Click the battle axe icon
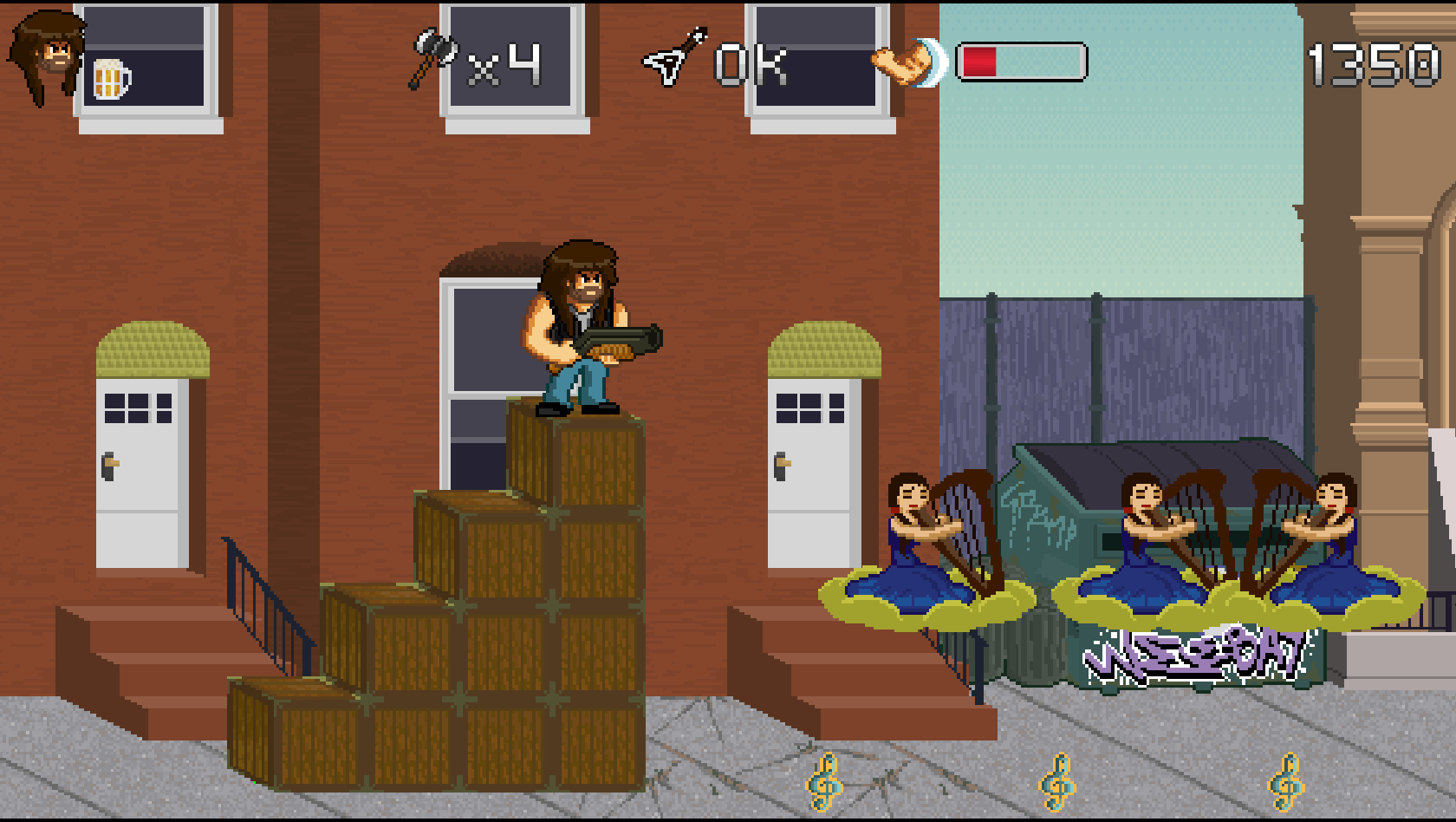 [x=433, y=56]
